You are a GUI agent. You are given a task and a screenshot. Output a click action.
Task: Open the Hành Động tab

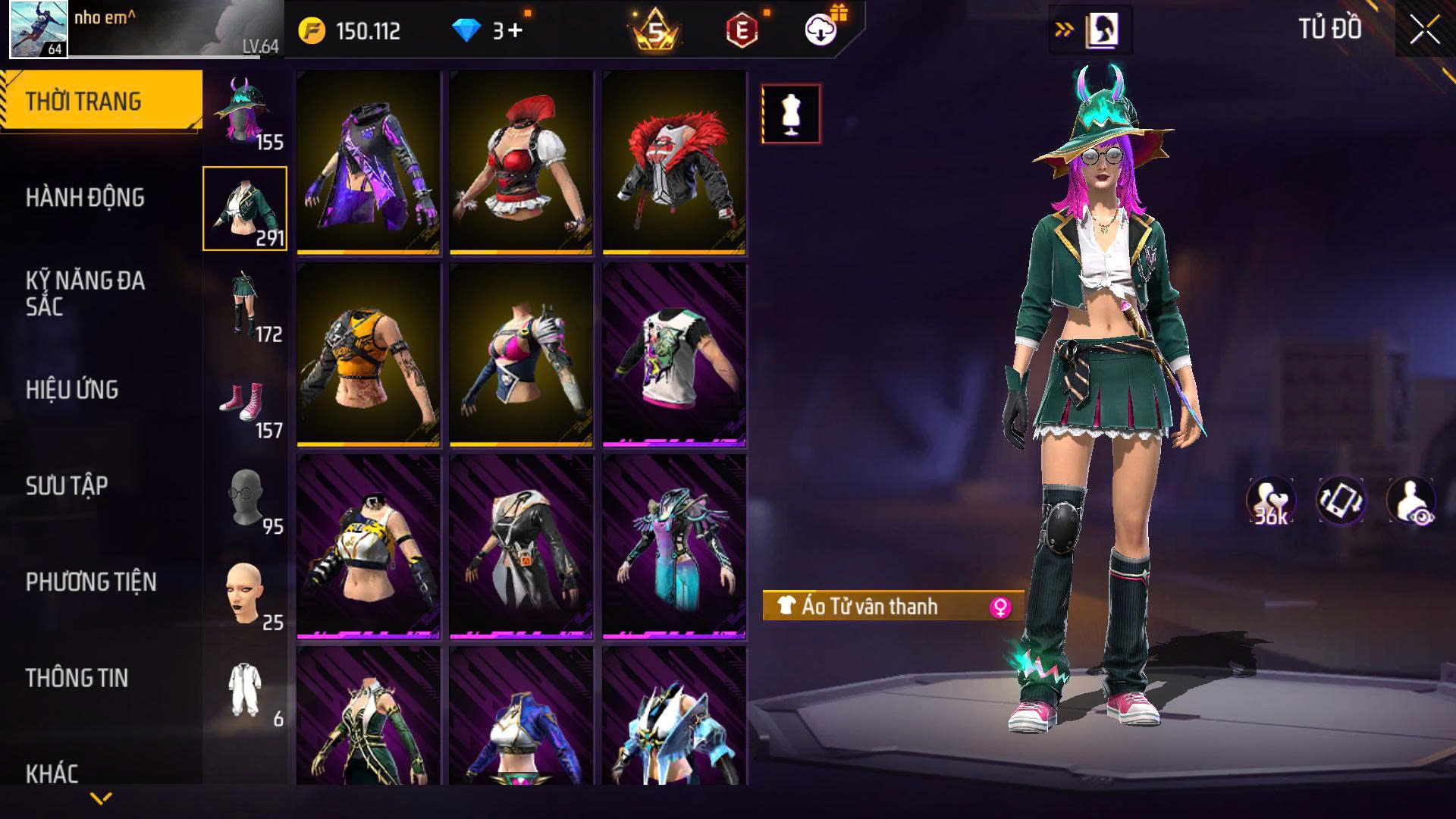[x=85, y=198]
